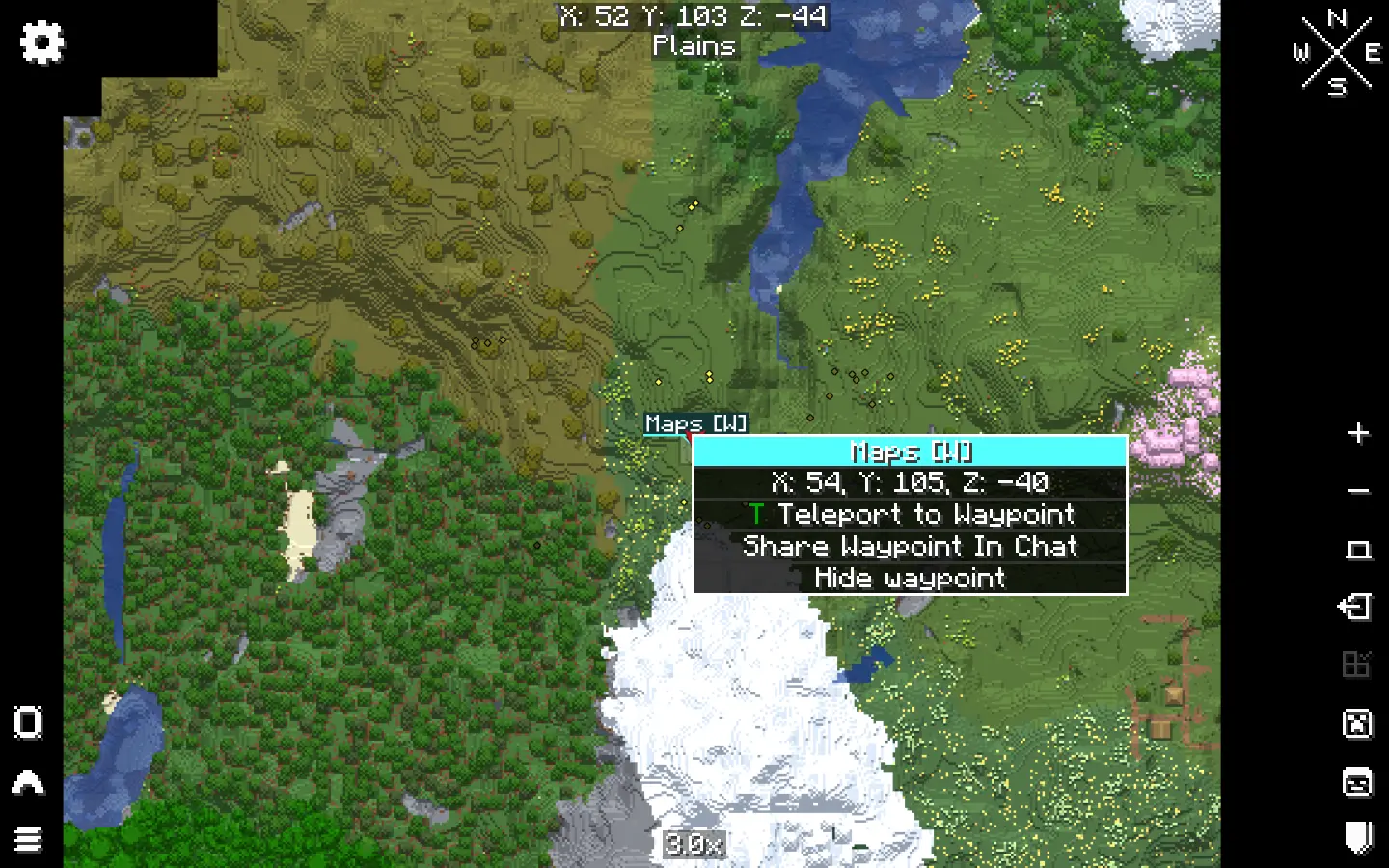
Task: Click the Maps [W] waypoint label
Action: pos(694,423)
